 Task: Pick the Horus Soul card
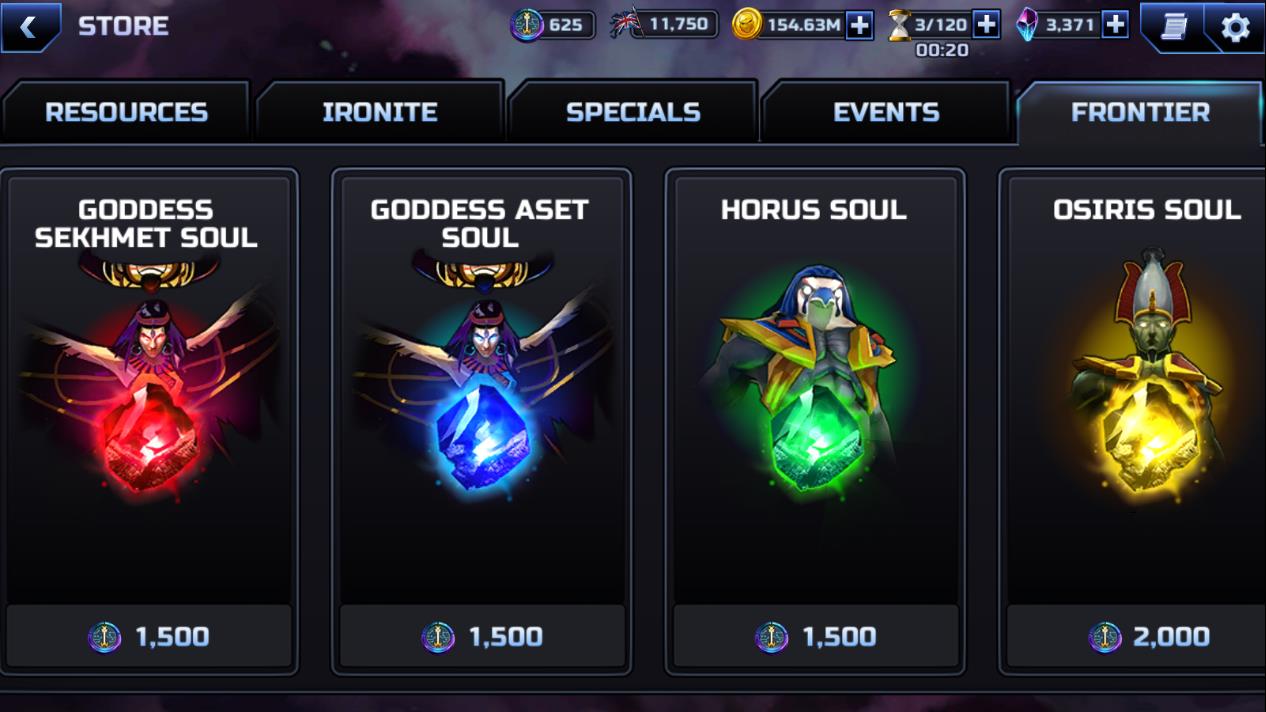coord(814,390)
